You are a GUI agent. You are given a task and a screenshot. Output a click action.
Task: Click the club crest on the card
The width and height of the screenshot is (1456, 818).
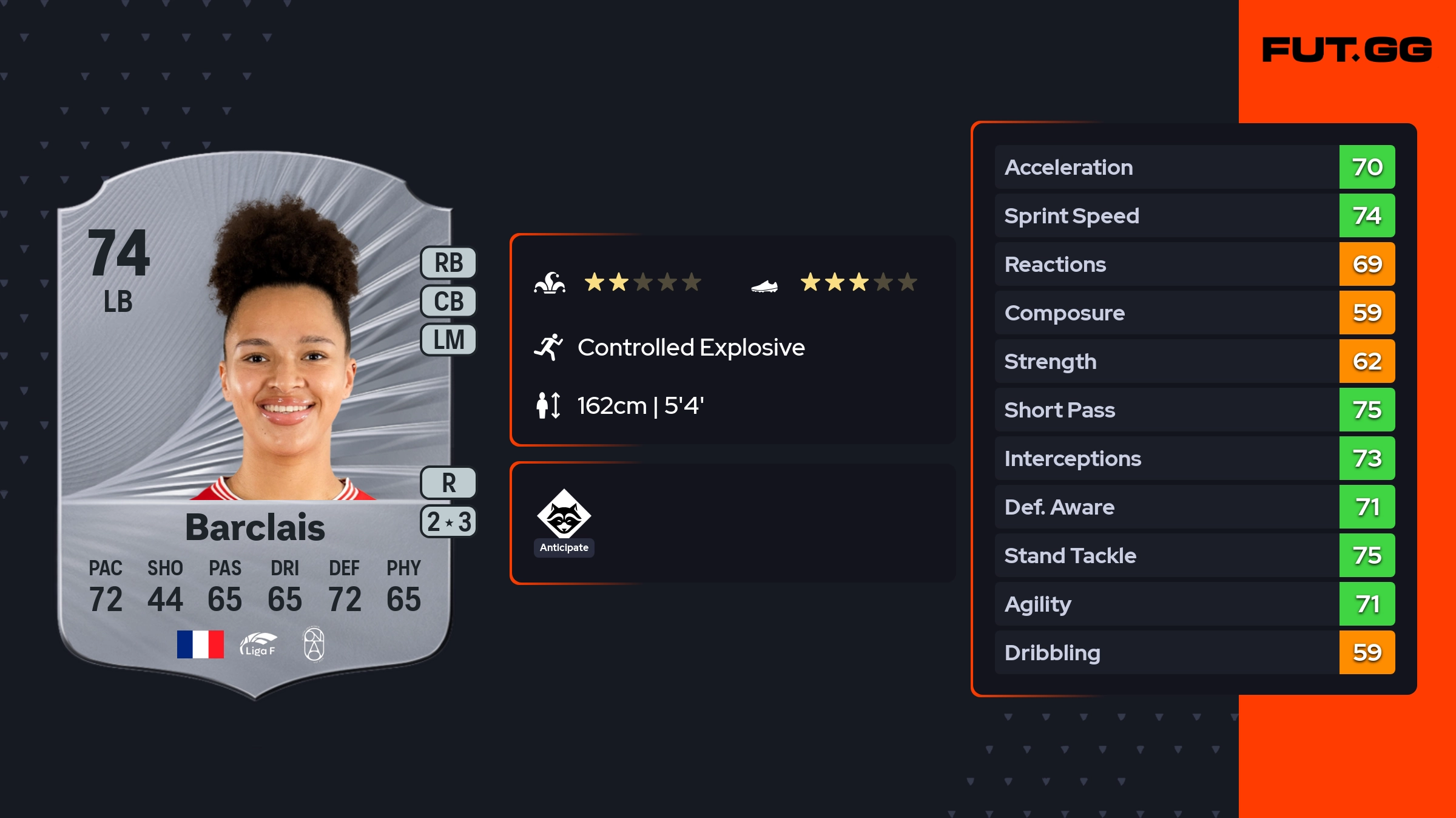314,644
